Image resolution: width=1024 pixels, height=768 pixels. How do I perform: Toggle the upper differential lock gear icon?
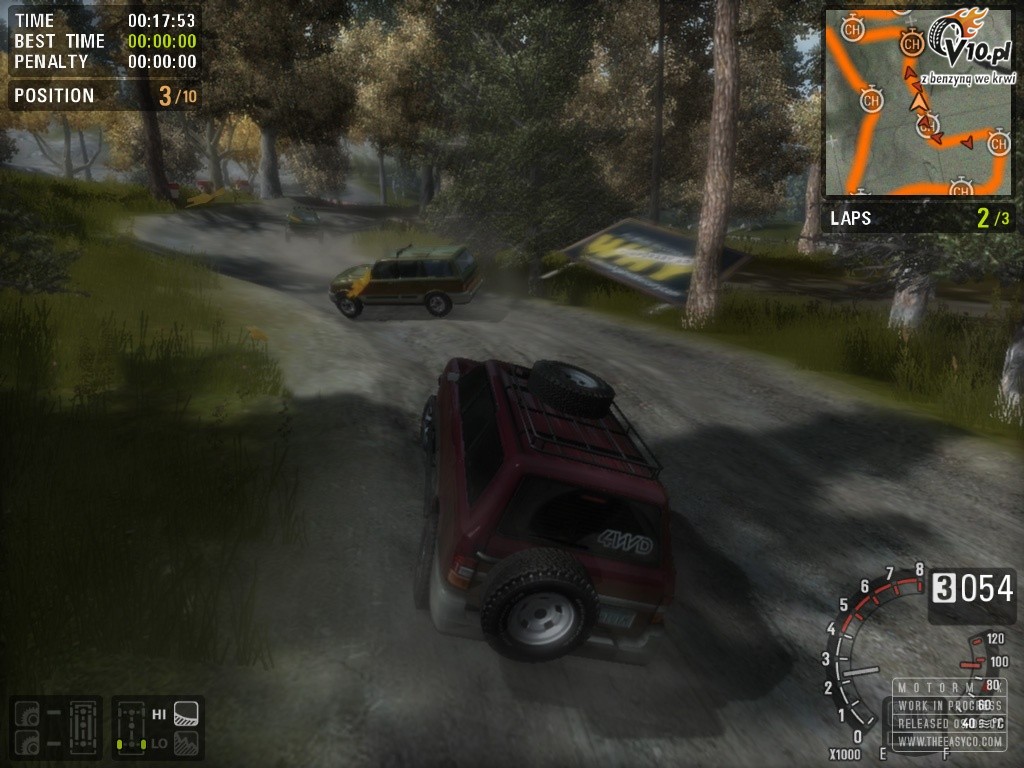point(26,715)
